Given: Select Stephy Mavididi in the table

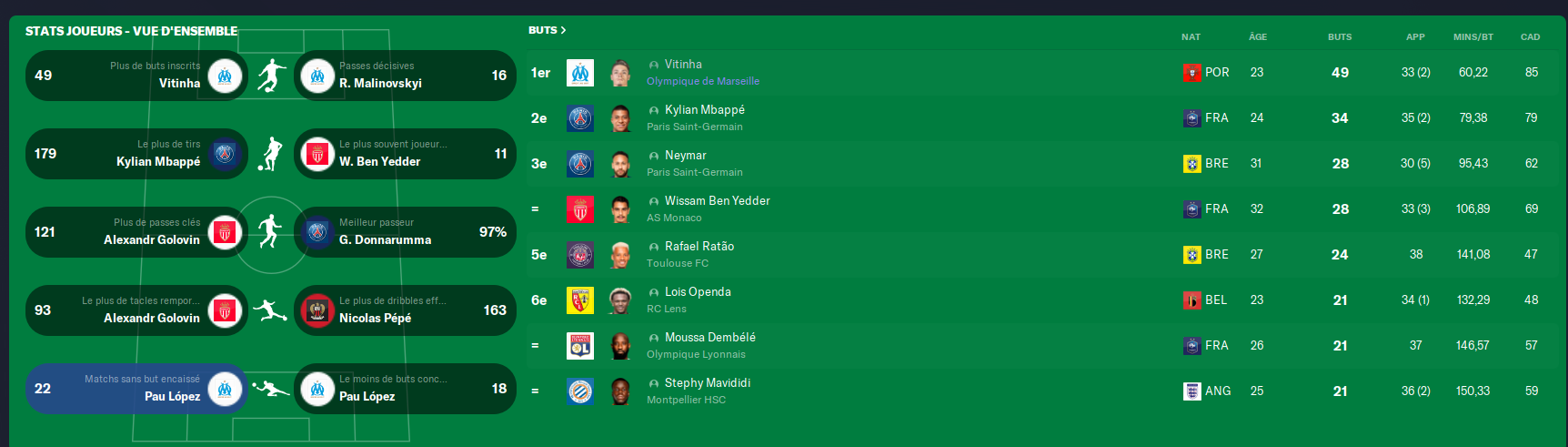Looking at the screenshot, I should tap(707, 383).
